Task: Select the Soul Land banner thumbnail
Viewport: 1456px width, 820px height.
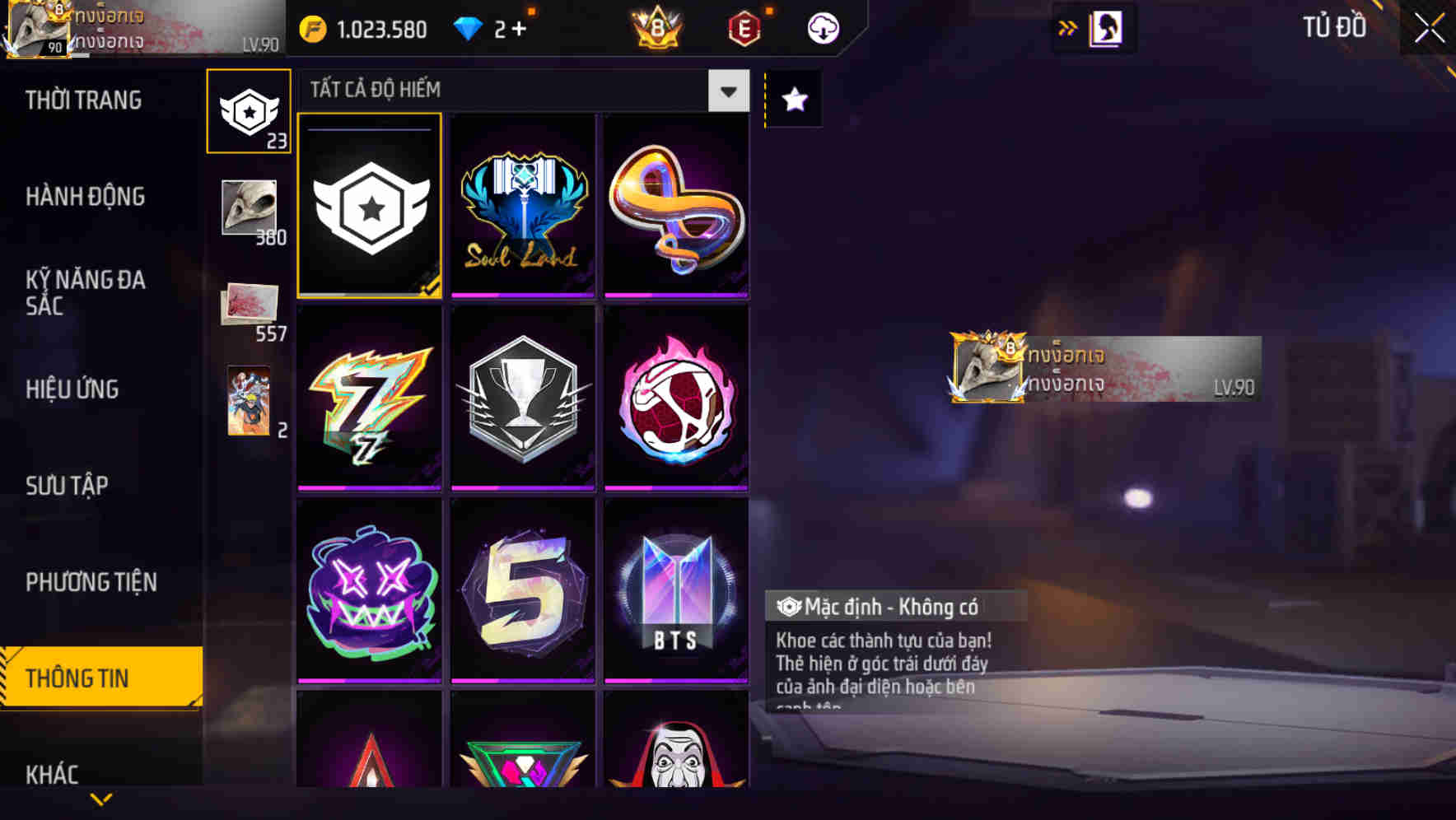Action: [523, 204]
